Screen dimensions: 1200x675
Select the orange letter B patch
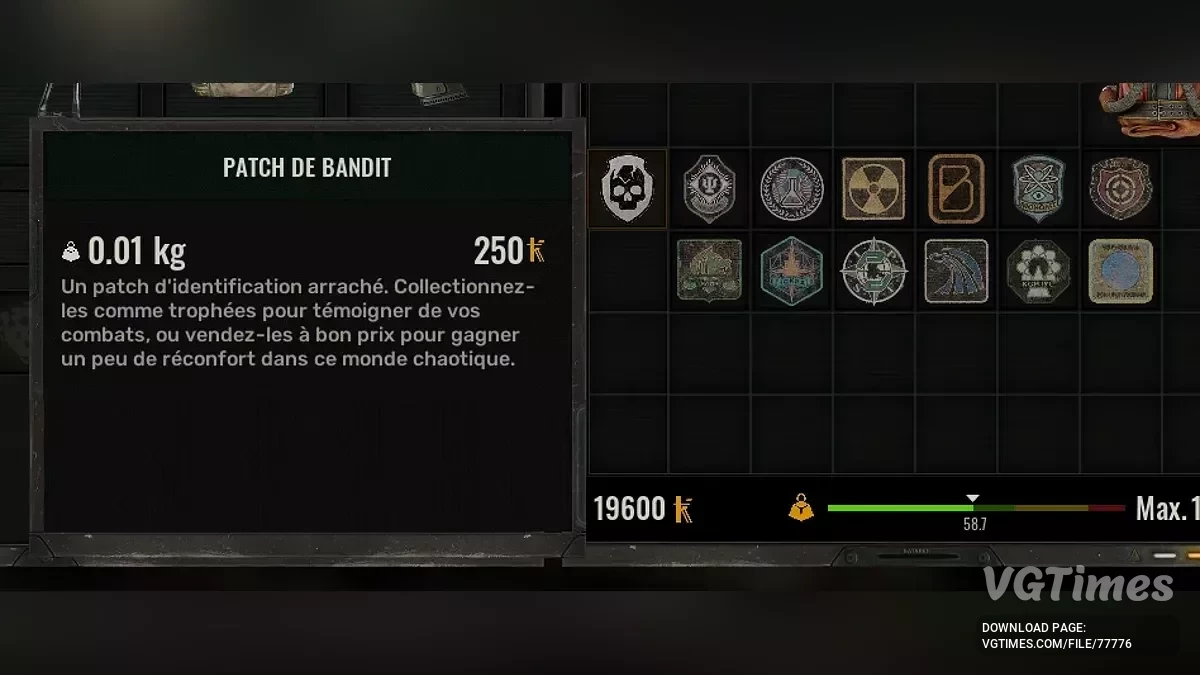coord(956,189)
